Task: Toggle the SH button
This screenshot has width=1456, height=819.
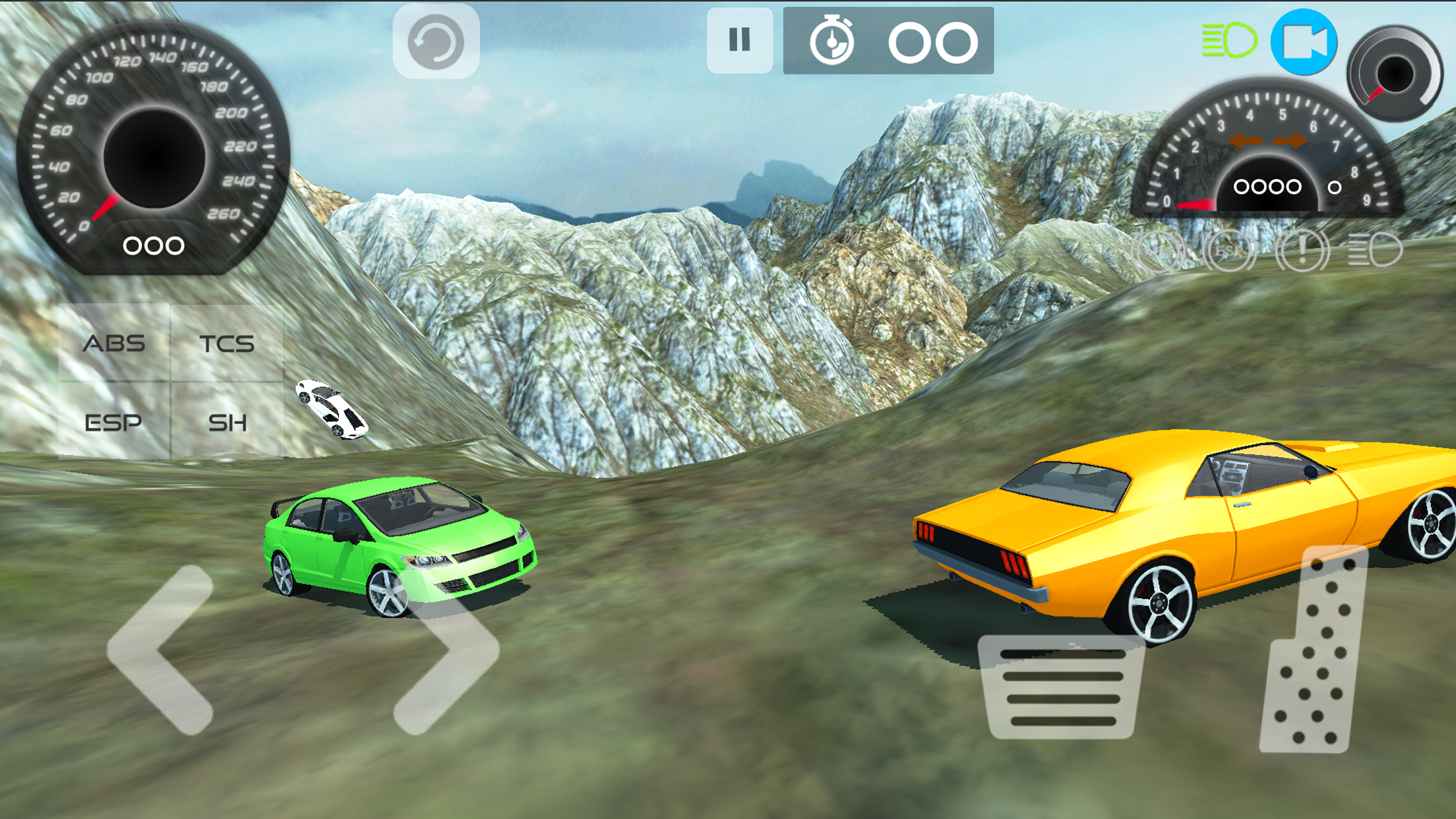Action: [227, 421]
